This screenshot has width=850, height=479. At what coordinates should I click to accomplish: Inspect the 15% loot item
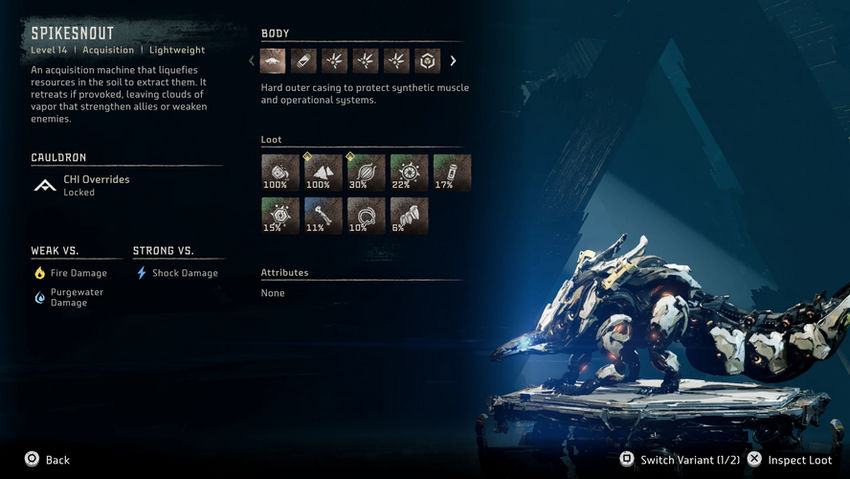[x=280, y=215]
